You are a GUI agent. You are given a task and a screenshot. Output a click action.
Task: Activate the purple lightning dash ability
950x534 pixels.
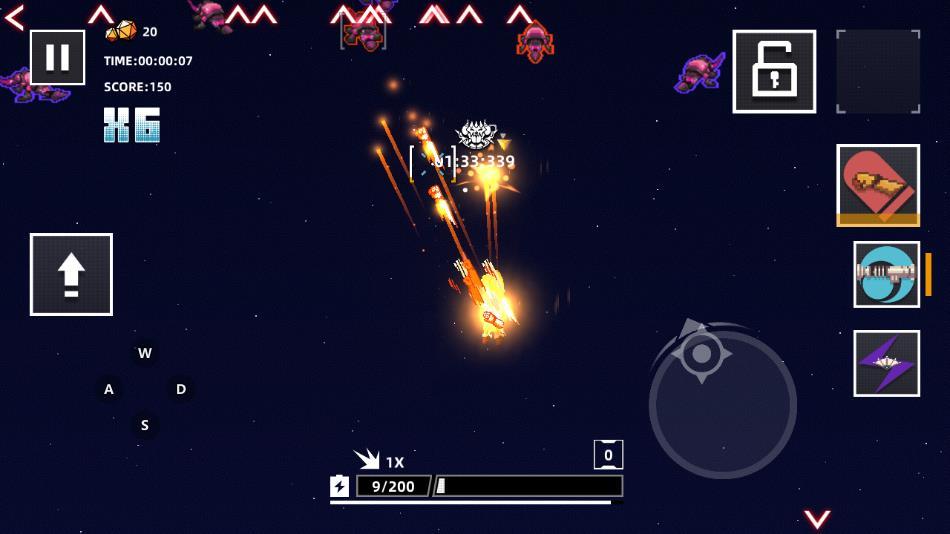coord(886,363)
